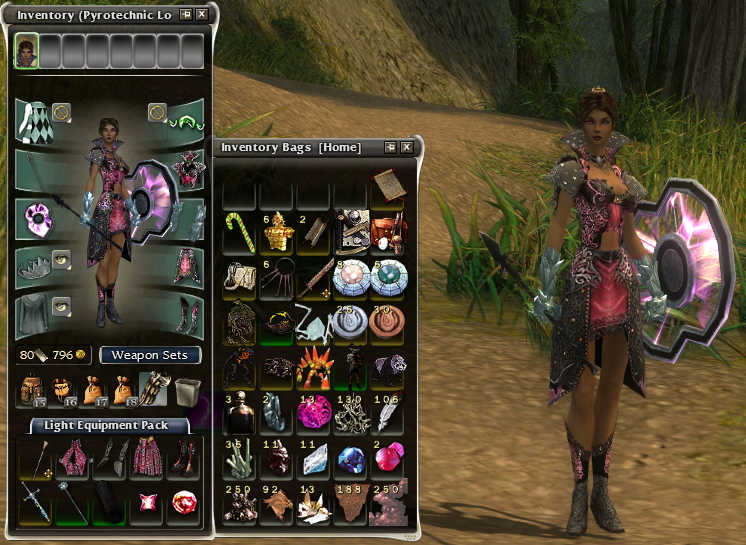Viewport: 746px width, 545px height.
Task: Select the scroll item in bags
Action: (x=386, y=187)
